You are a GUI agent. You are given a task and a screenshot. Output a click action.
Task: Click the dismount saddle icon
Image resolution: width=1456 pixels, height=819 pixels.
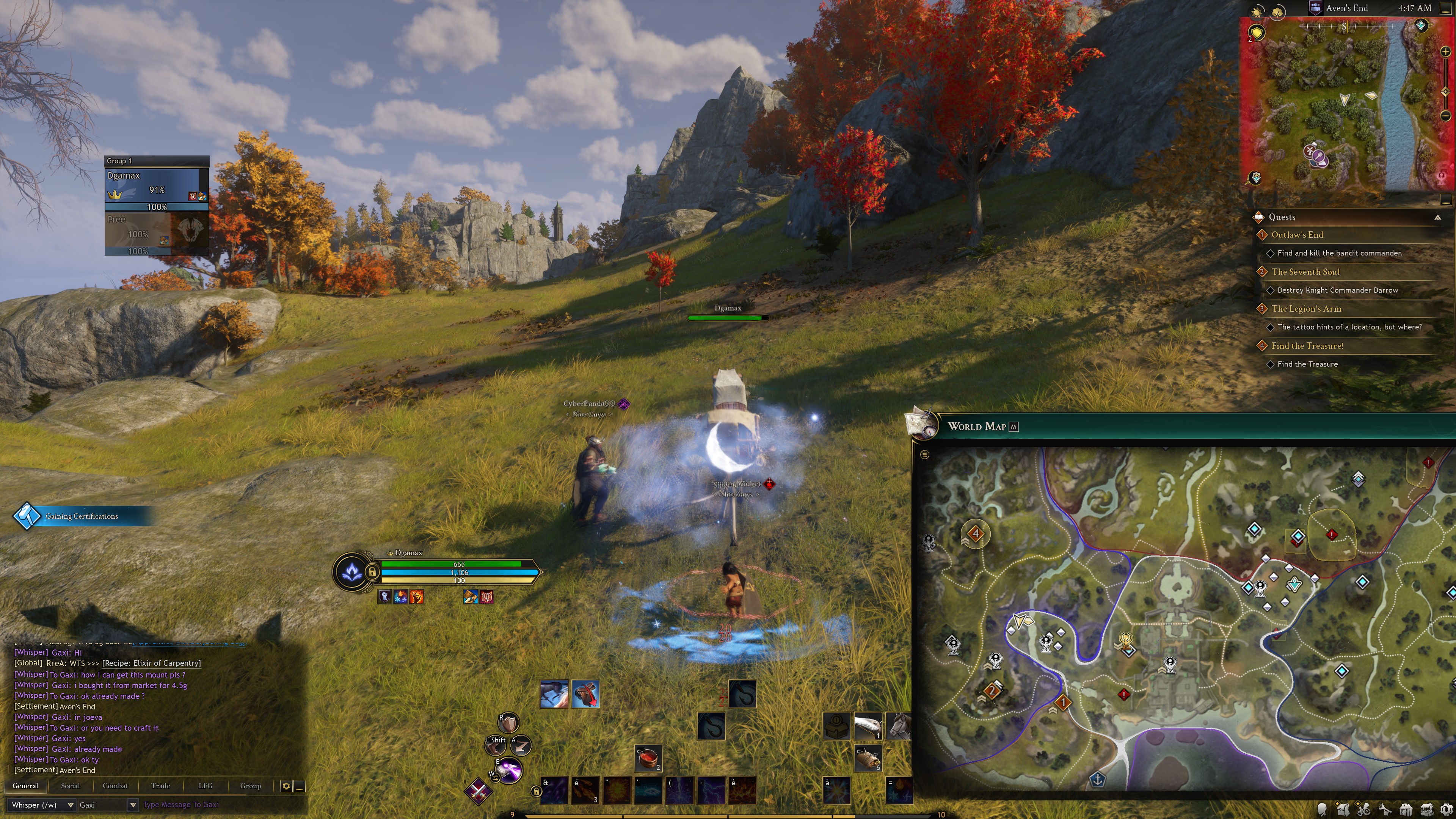point(585,694)
